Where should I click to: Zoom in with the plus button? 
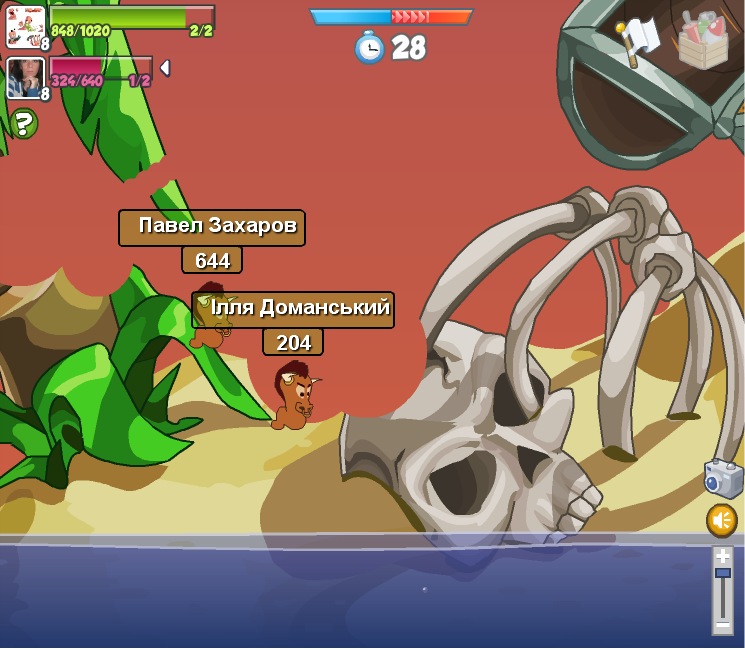722,556
